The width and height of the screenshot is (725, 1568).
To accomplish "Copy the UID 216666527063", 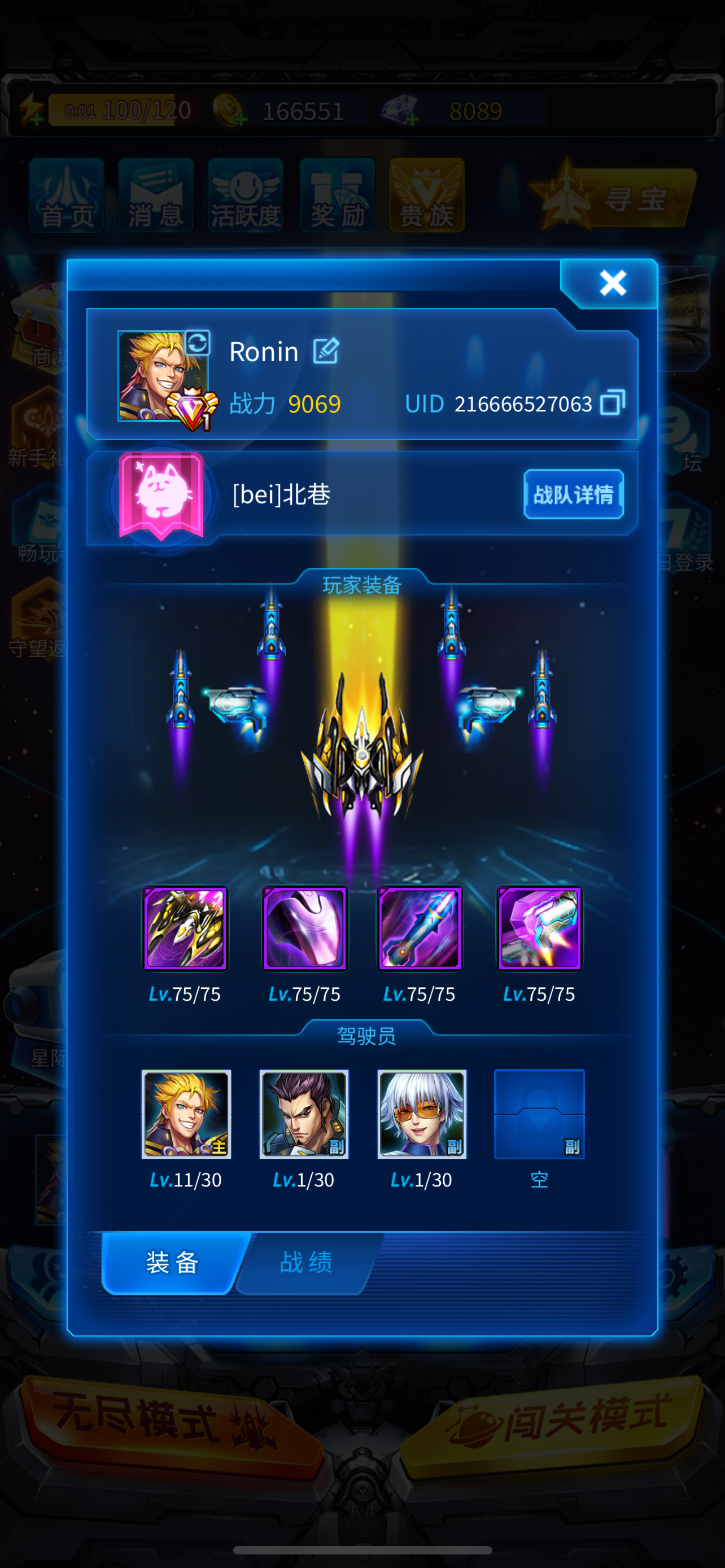I will [x=614, y=404].
